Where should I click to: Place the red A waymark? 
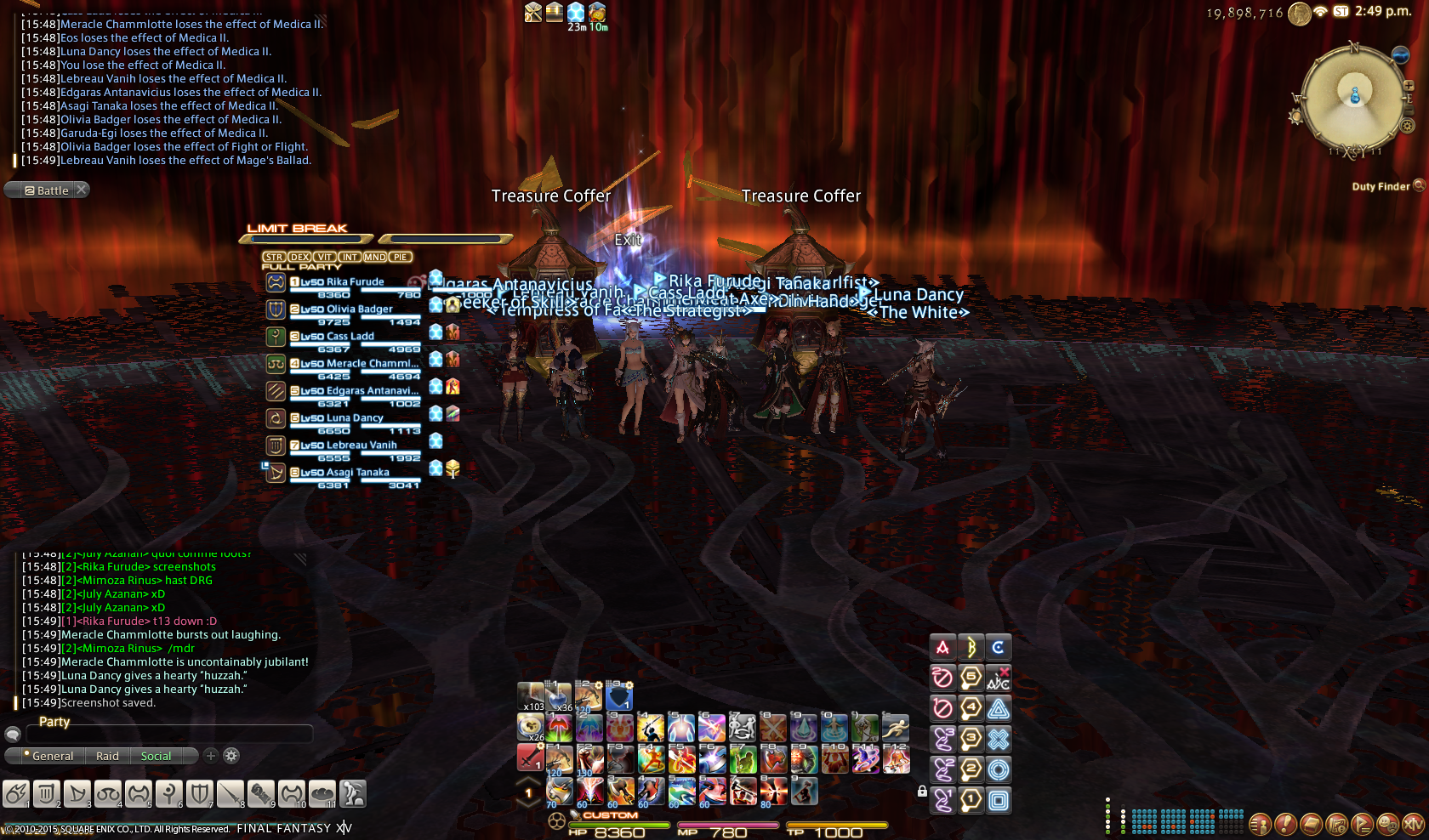coord(942,648)
